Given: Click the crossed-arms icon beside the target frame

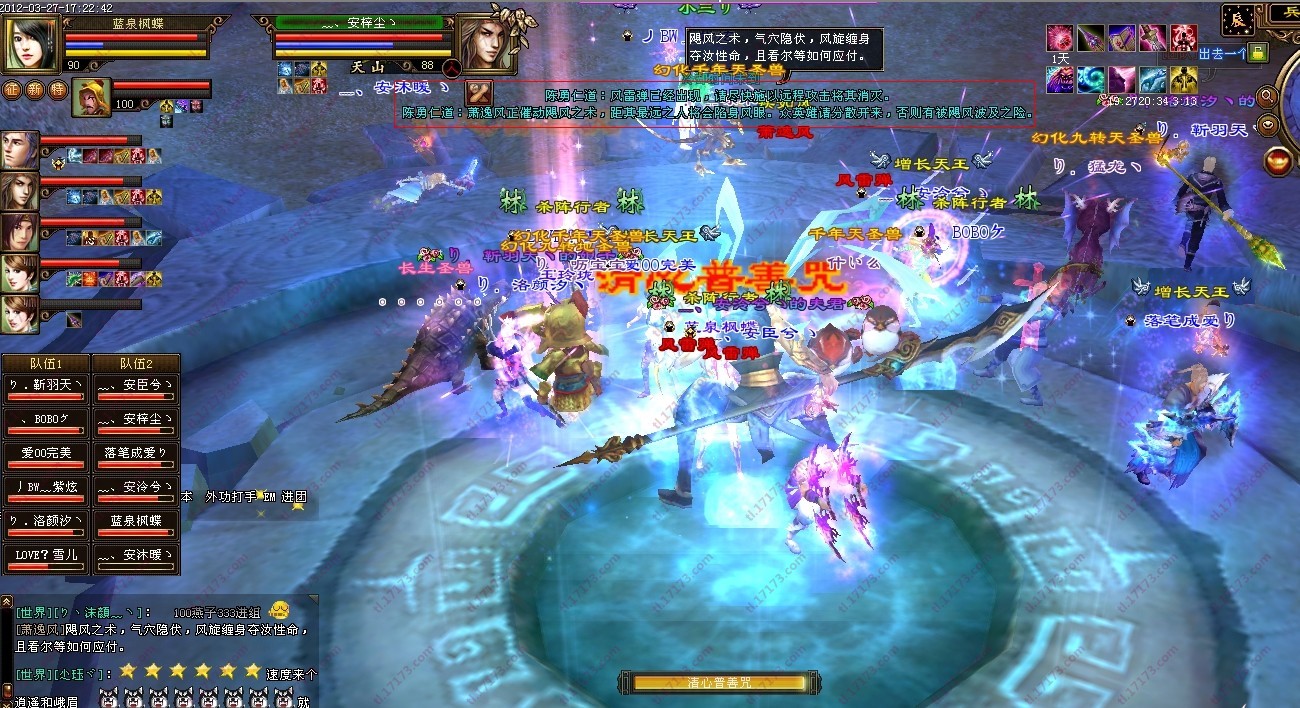Looking at the screenshot, I should (479, 91).
